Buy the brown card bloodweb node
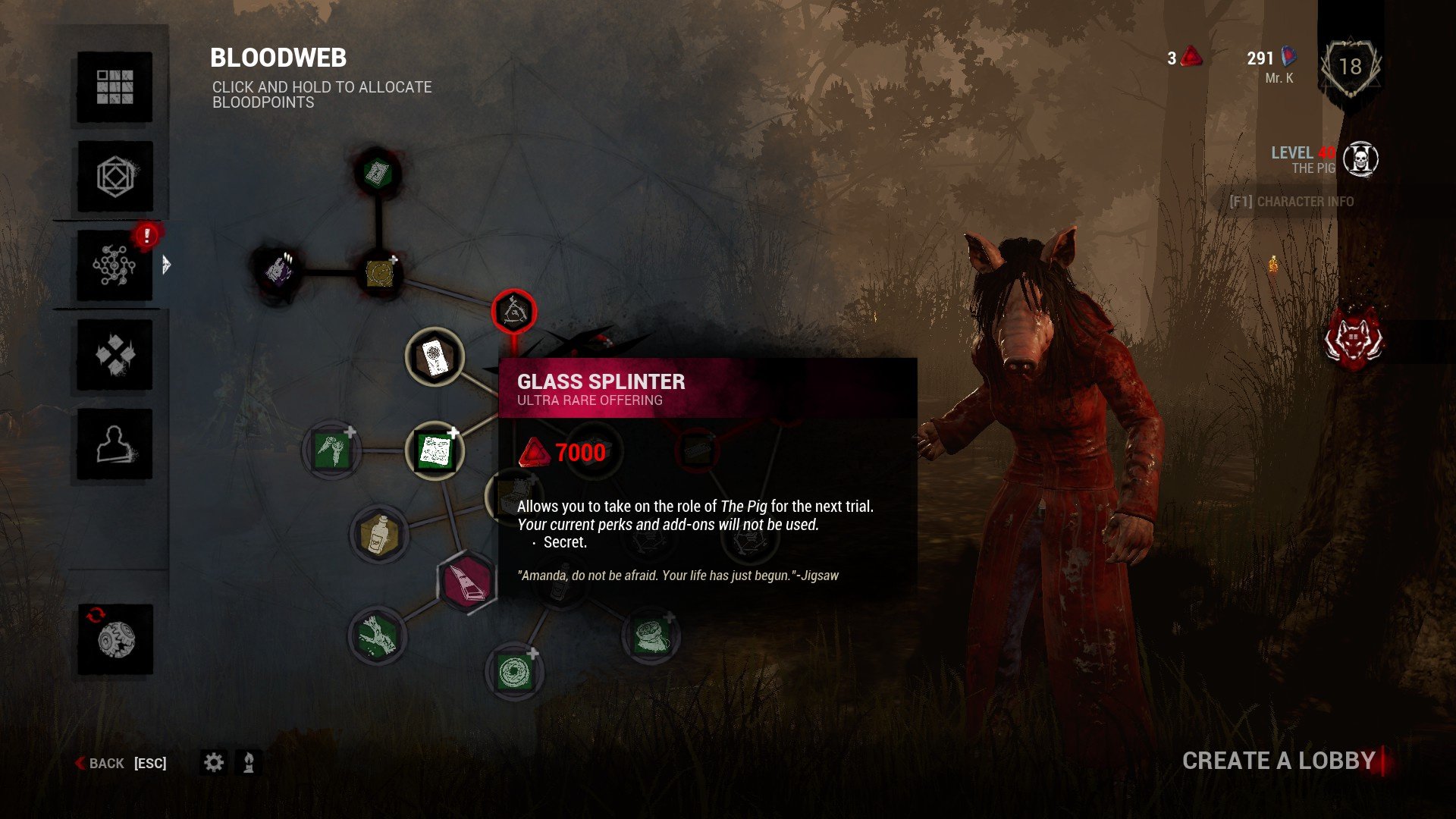 tap(435, 356)
